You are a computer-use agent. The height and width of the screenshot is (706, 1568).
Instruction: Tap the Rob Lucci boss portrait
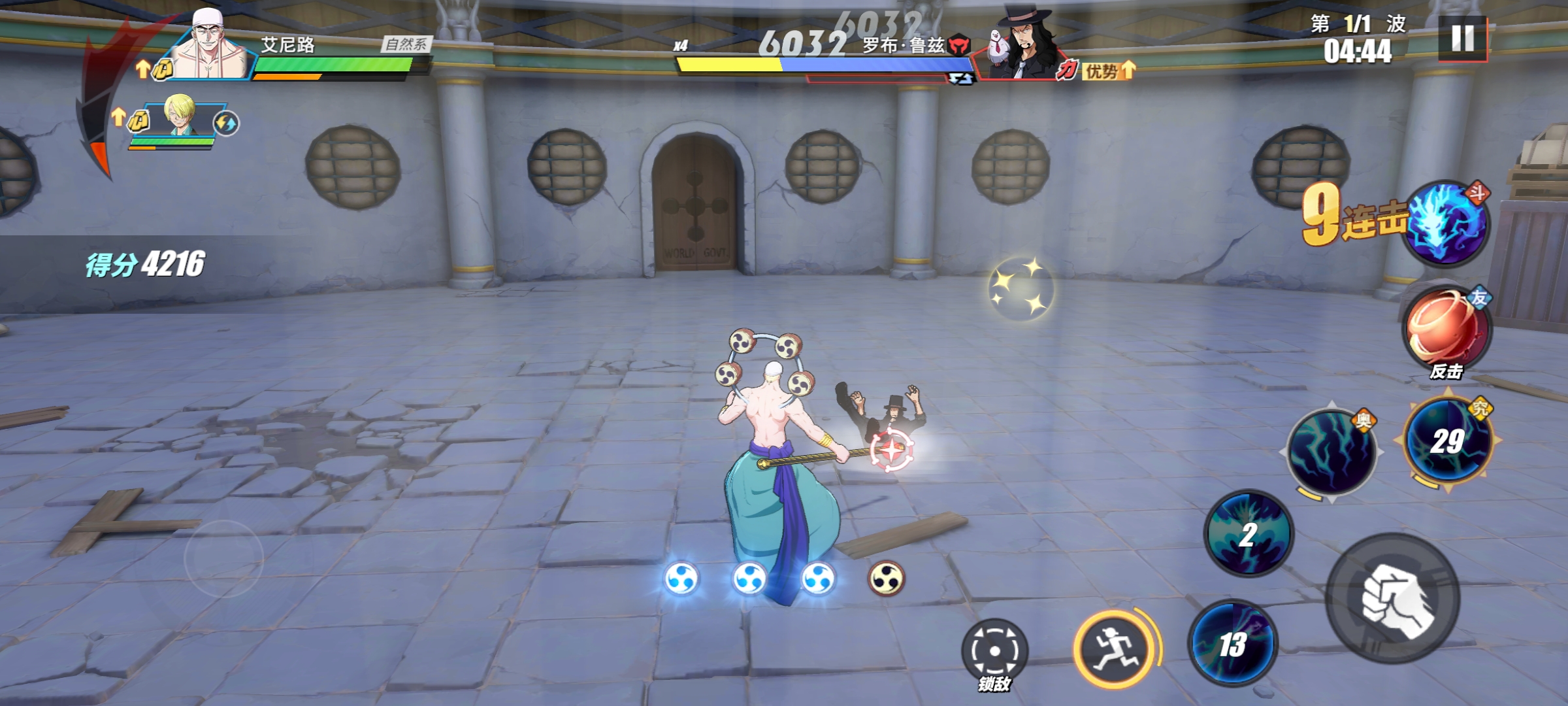1019,47
